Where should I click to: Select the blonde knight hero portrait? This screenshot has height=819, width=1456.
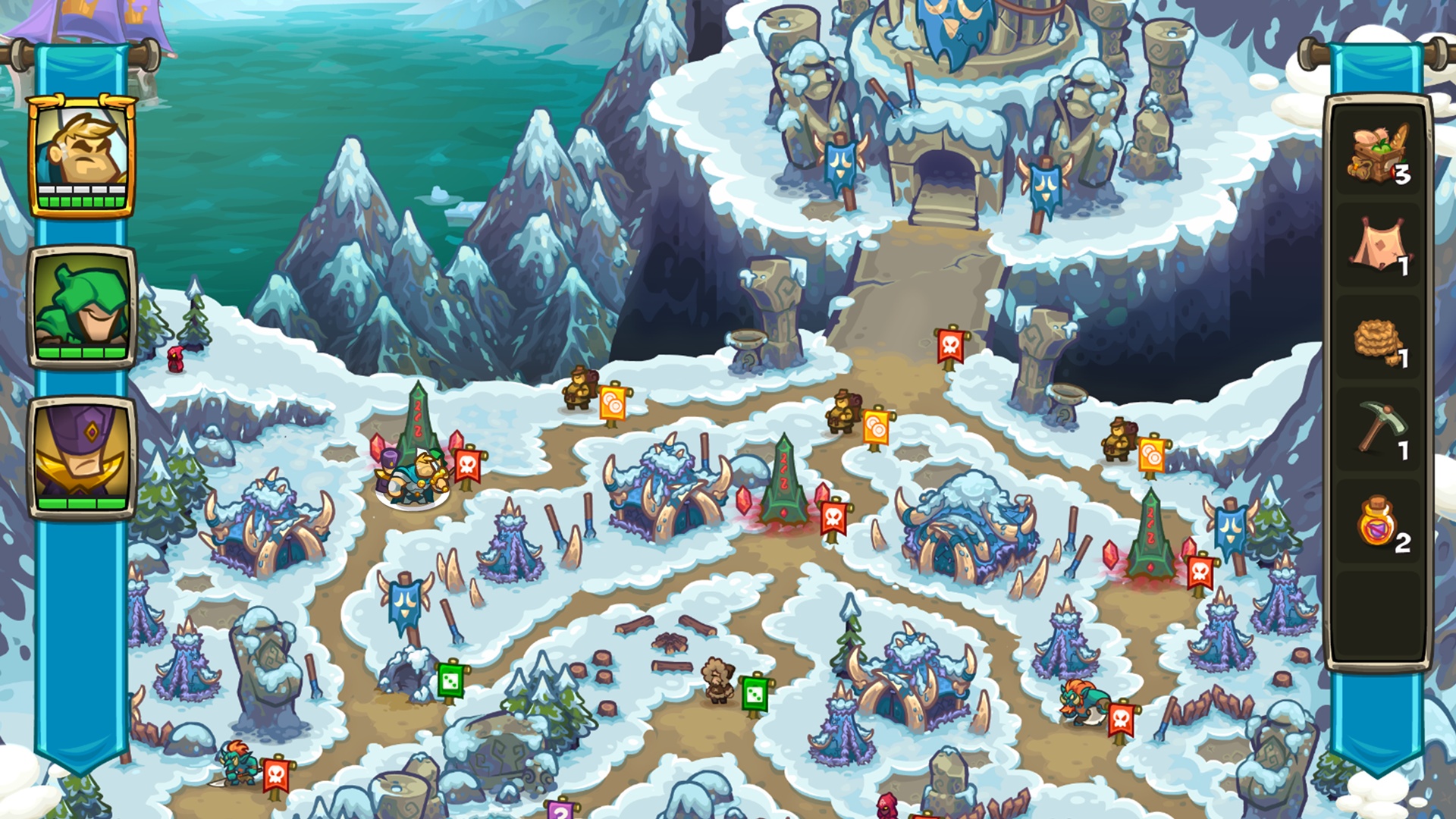pyautogui.click(x=82, y=156)
